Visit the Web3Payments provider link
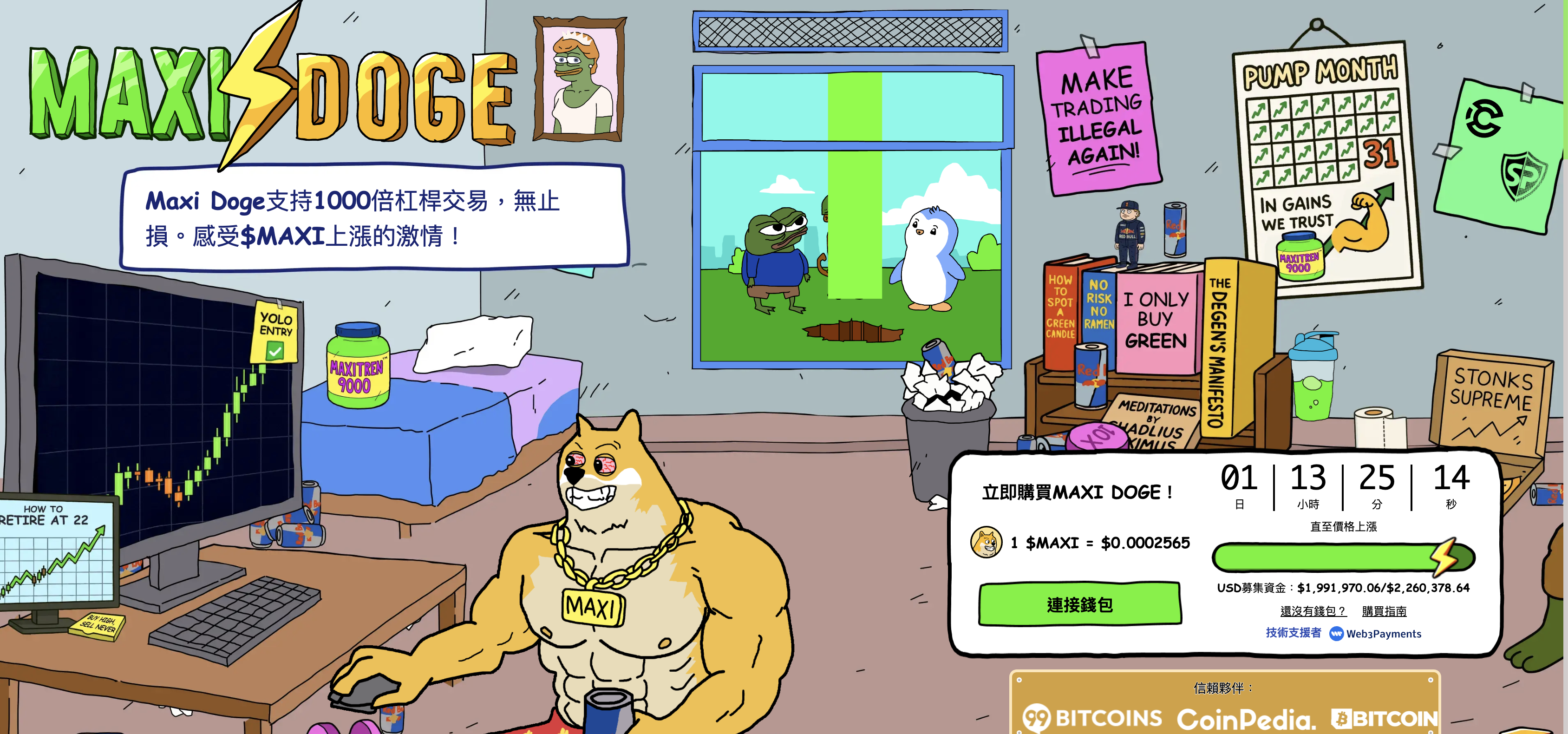Screen dimensions: 1568x734 1376,634
